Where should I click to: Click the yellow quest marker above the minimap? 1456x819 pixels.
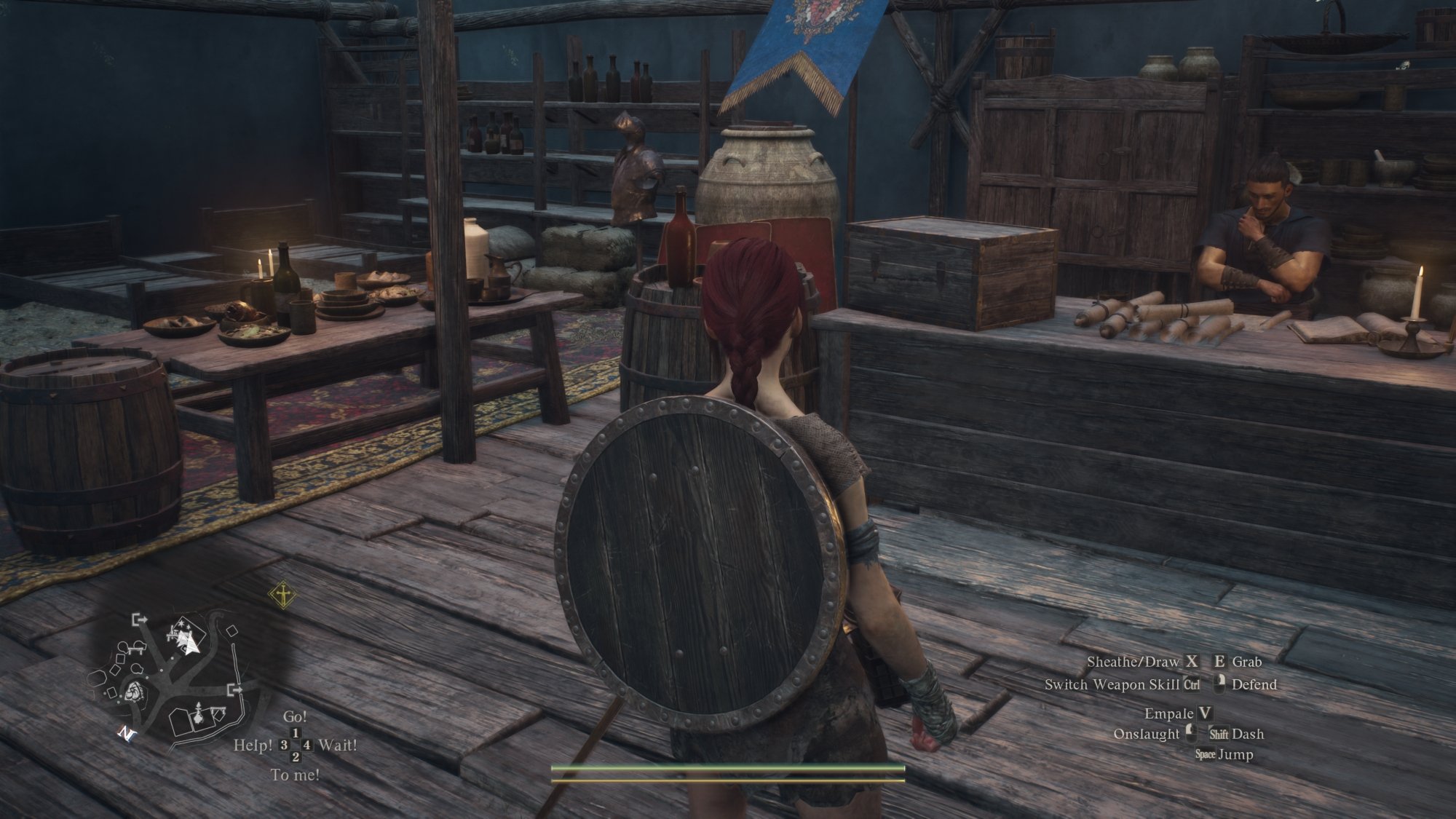pyautogui.click(x=282, y=595)
